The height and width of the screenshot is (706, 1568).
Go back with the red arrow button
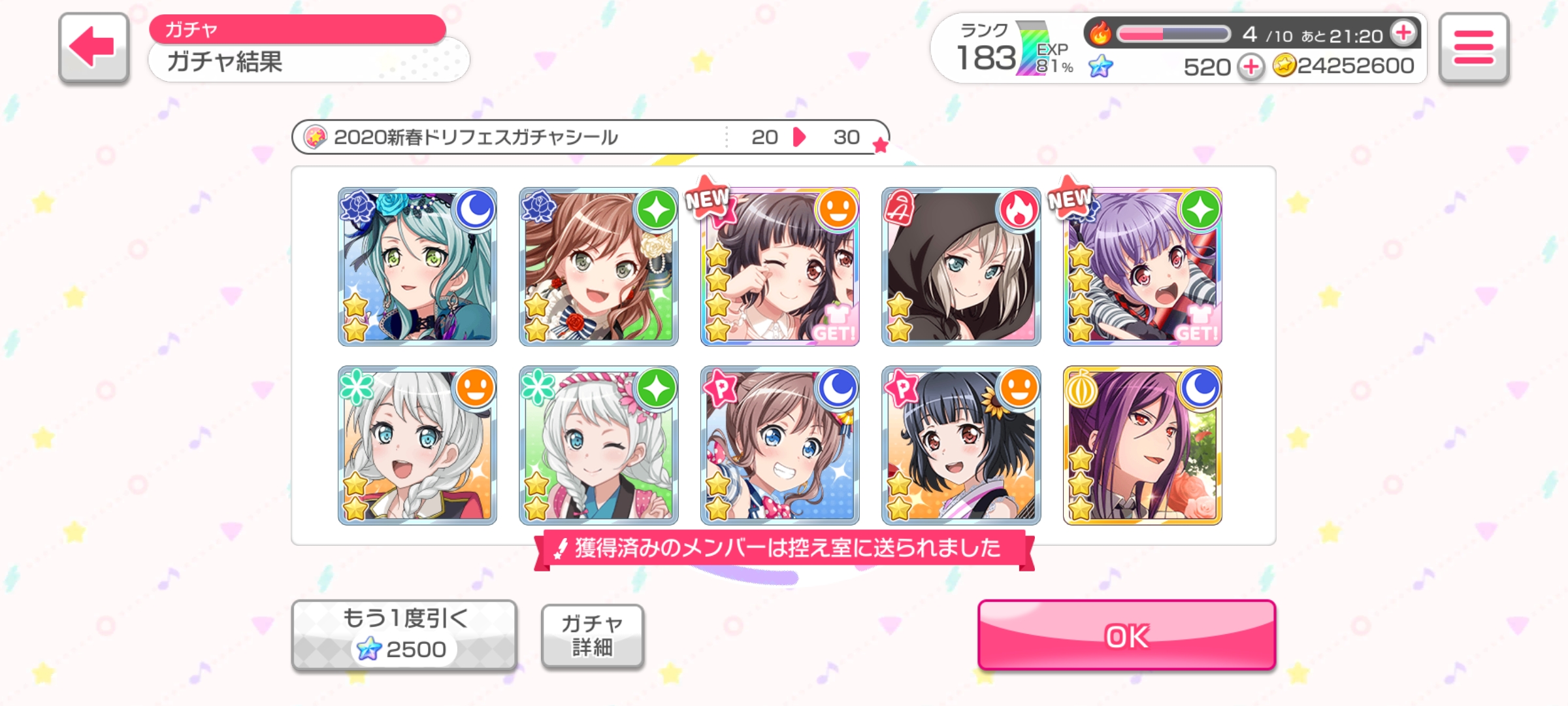coord(93,48)
